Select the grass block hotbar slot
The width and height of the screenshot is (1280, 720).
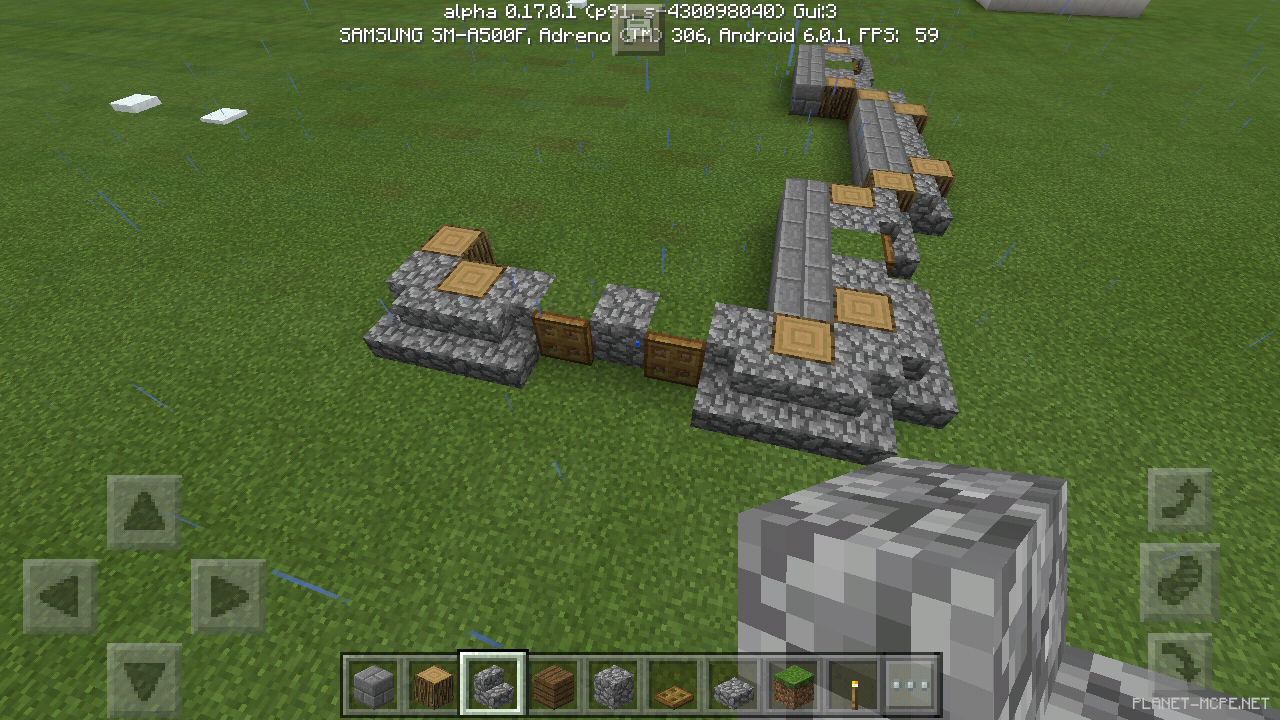click(793, 684)
